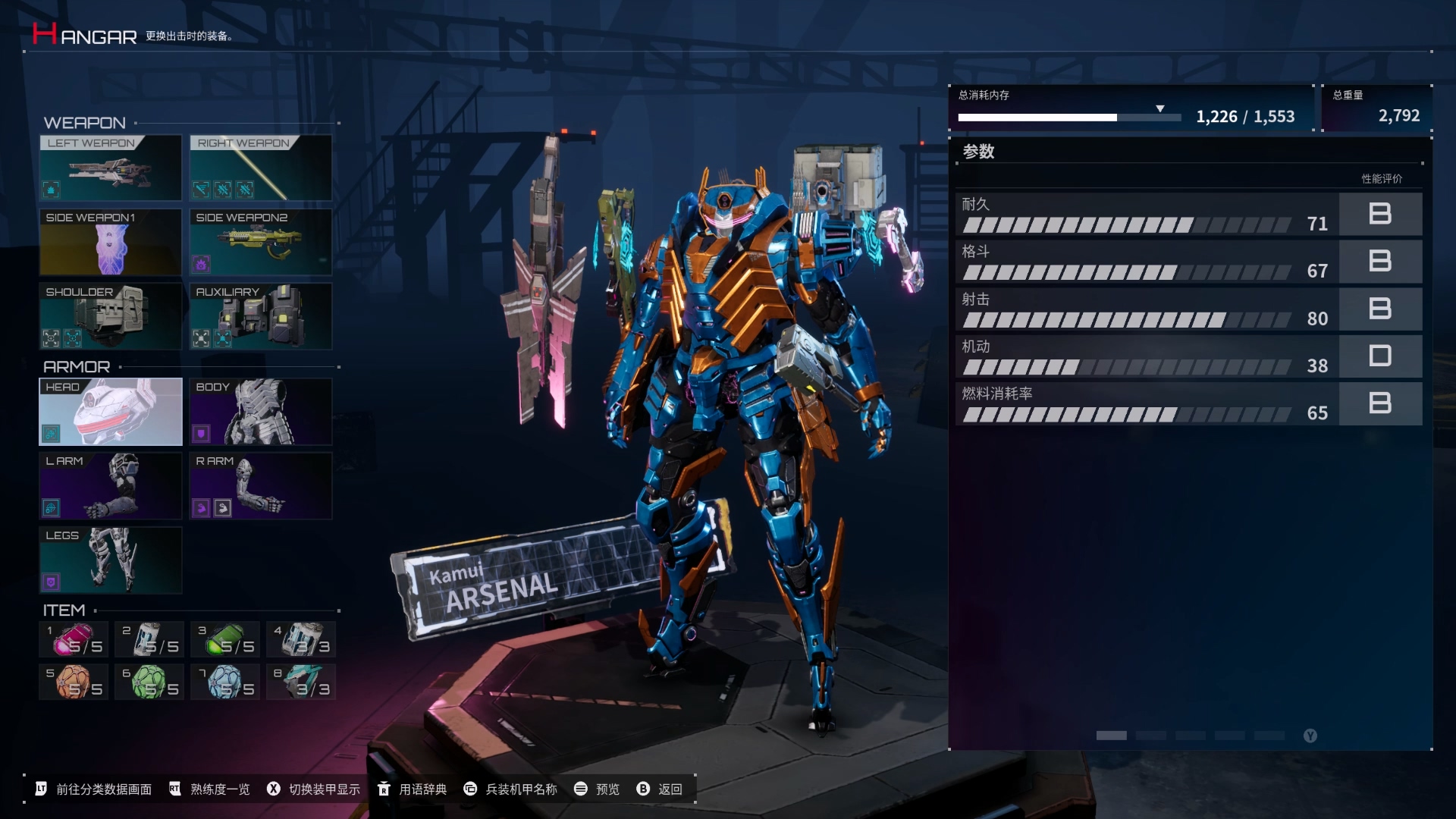Pick item slot 4 with grey canister
Image resolution: width=1456 pixels, height=819 pixels.
coord(301,639)
